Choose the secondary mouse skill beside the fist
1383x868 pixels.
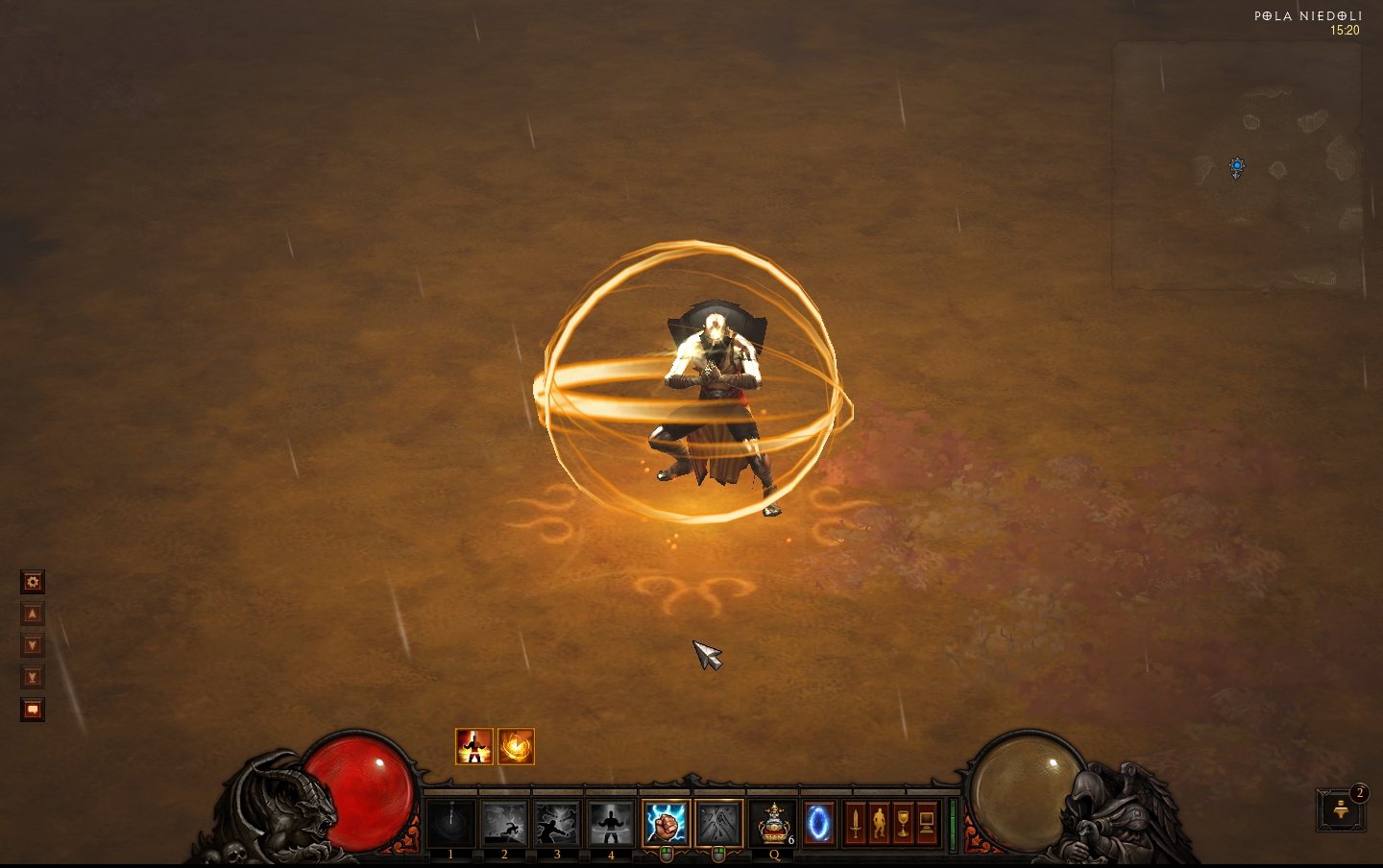click(718, 824)
